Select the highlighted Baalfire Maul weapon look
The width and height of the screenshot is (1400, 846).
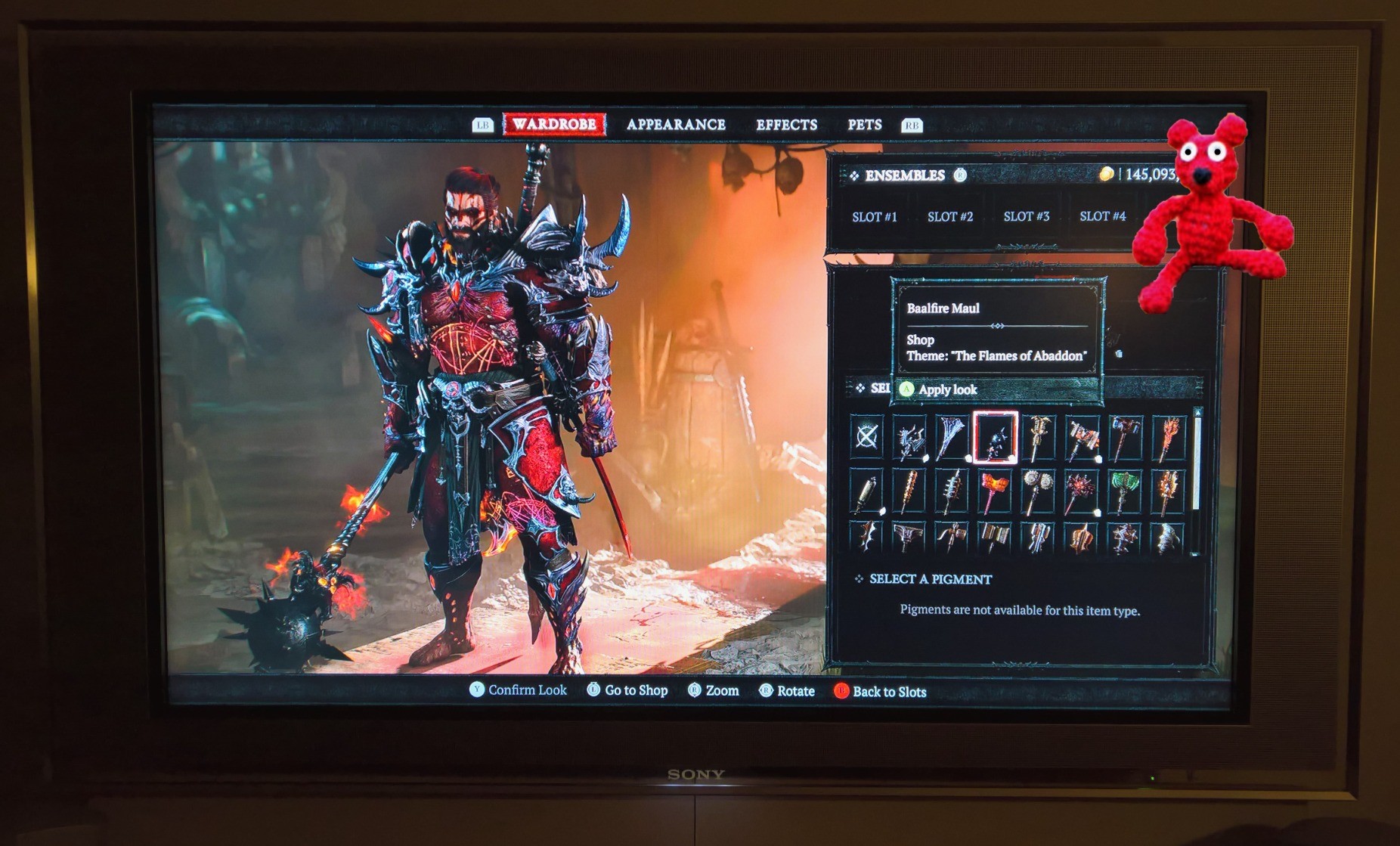[x=995, y=437]
